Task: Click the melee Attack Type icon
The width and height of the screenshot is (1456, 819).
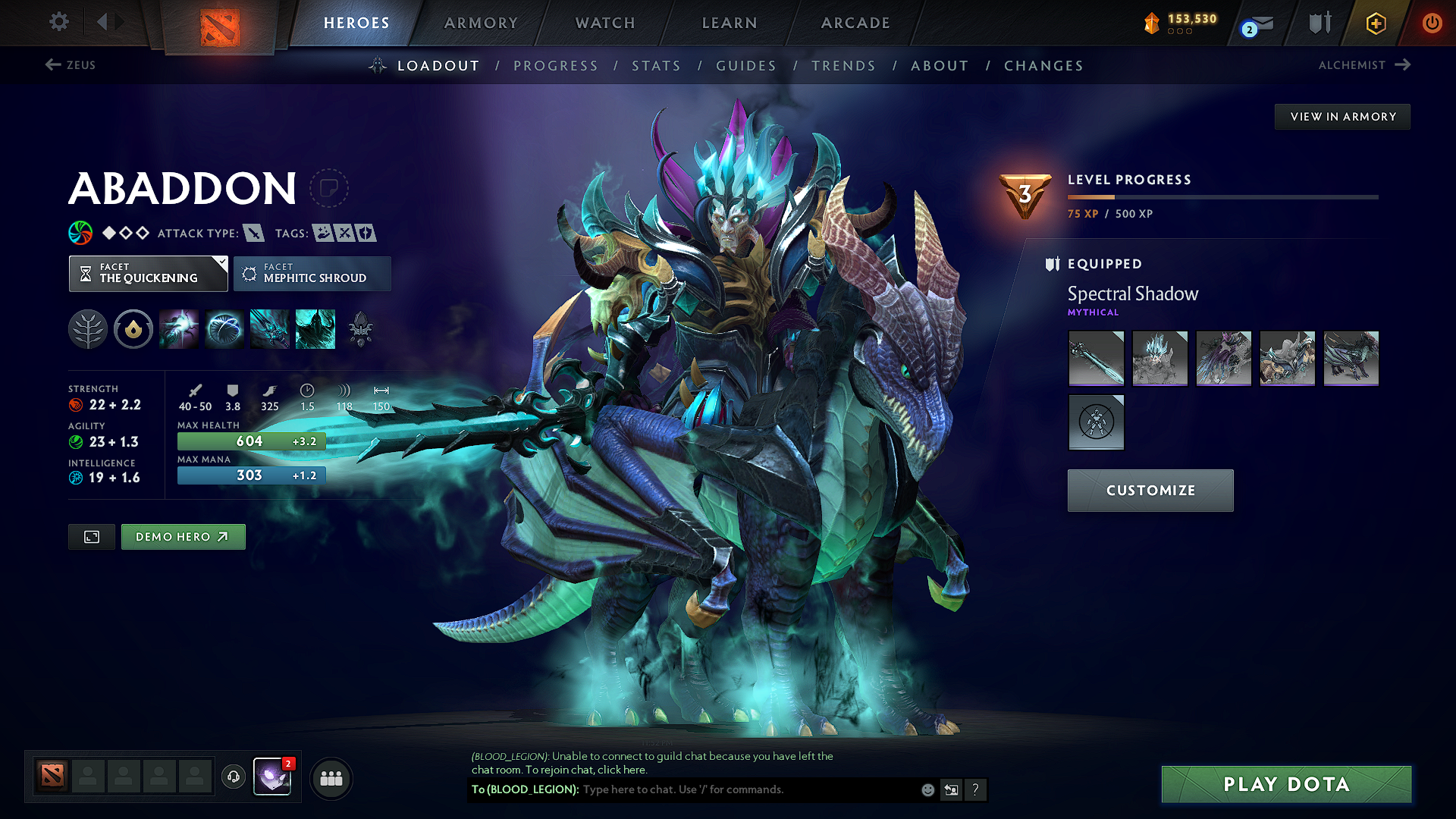Action: (253, 233)
